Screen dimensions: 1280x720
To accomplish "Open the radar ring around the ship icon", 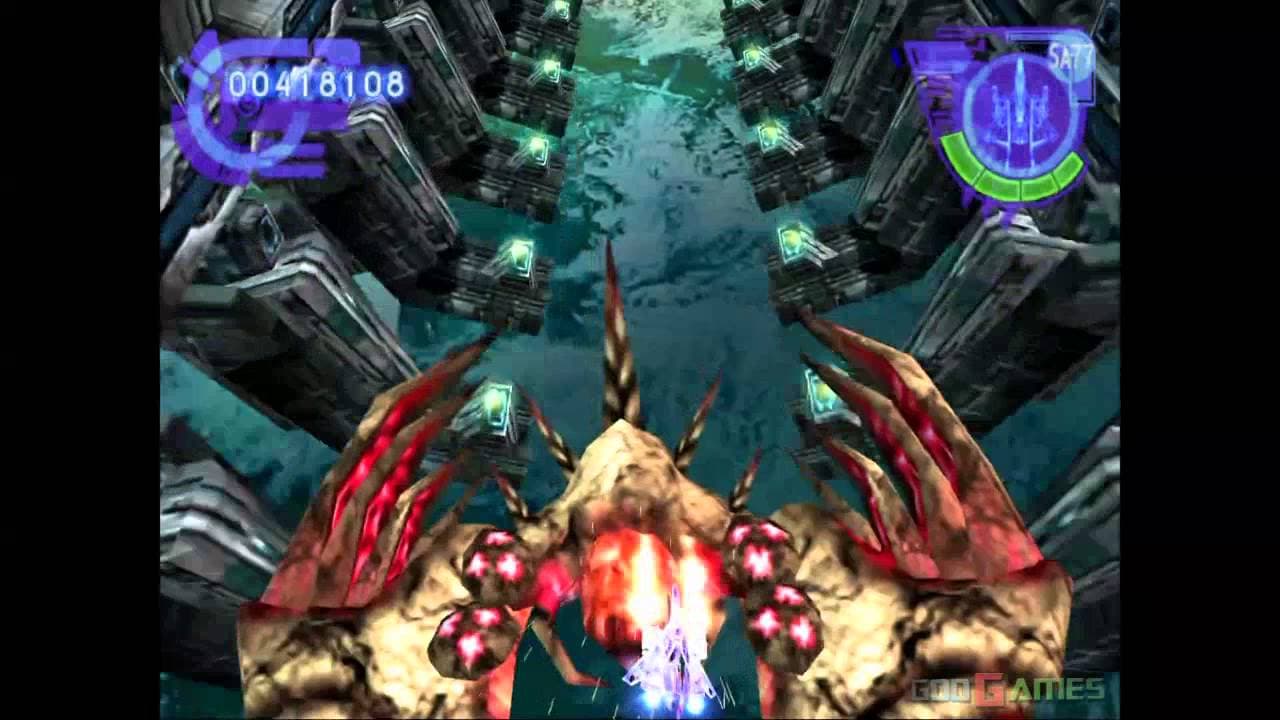I will click(x=1019, y=110).
